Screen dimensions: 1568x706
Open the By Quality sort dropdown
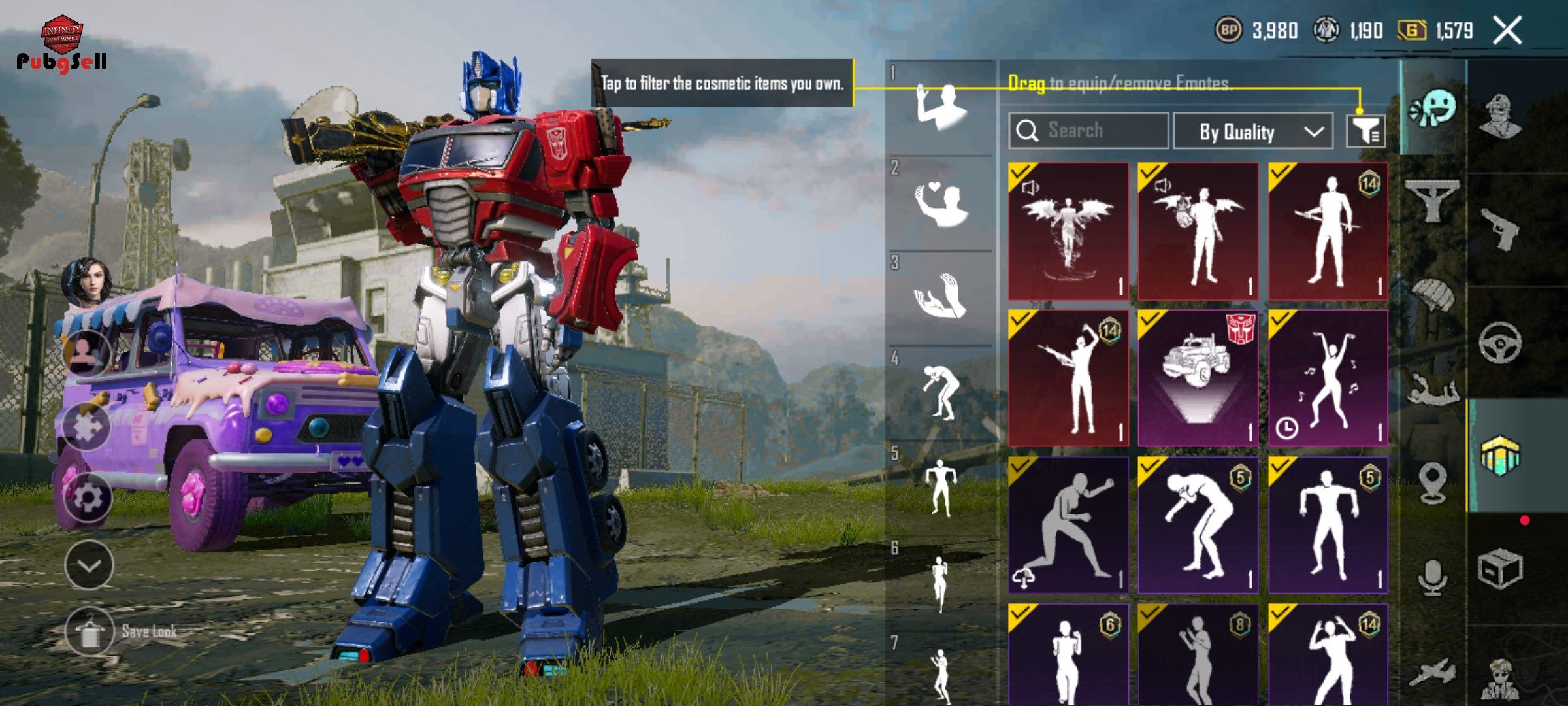click(1253, 131)
